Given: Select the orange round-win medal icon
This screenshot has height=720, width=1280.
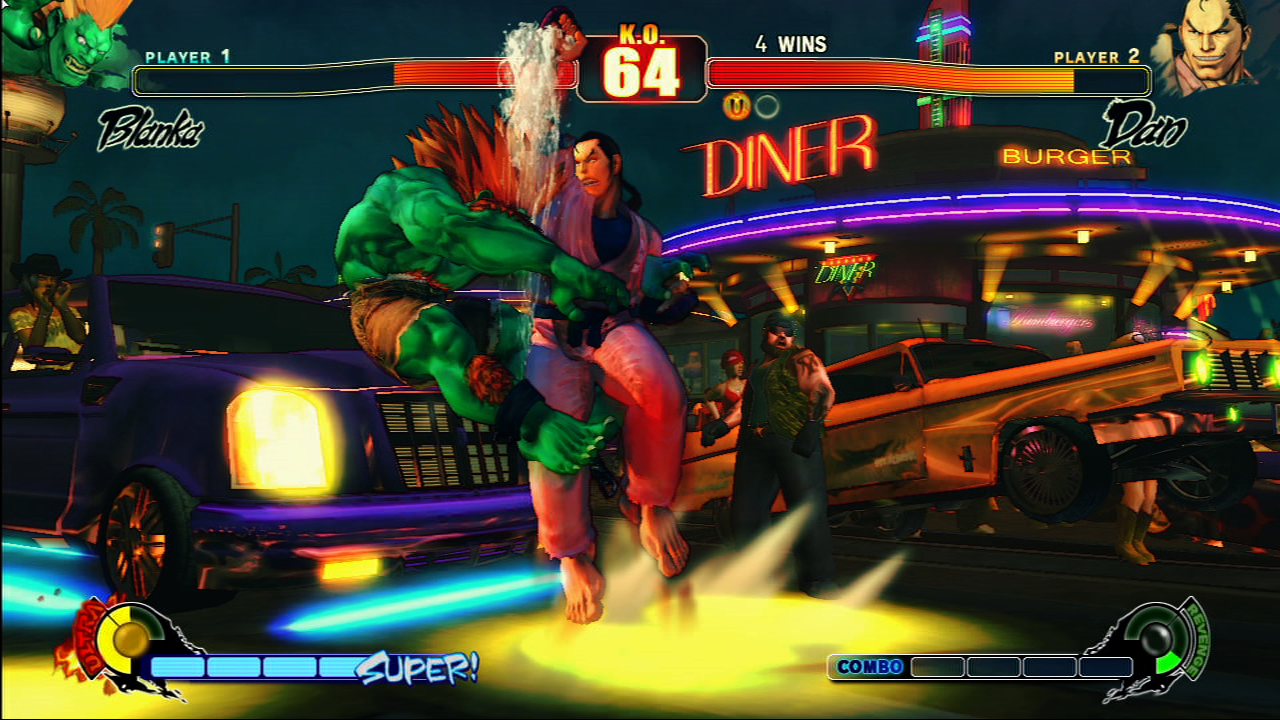Looking at the screenshot, I should coord(737,106).
